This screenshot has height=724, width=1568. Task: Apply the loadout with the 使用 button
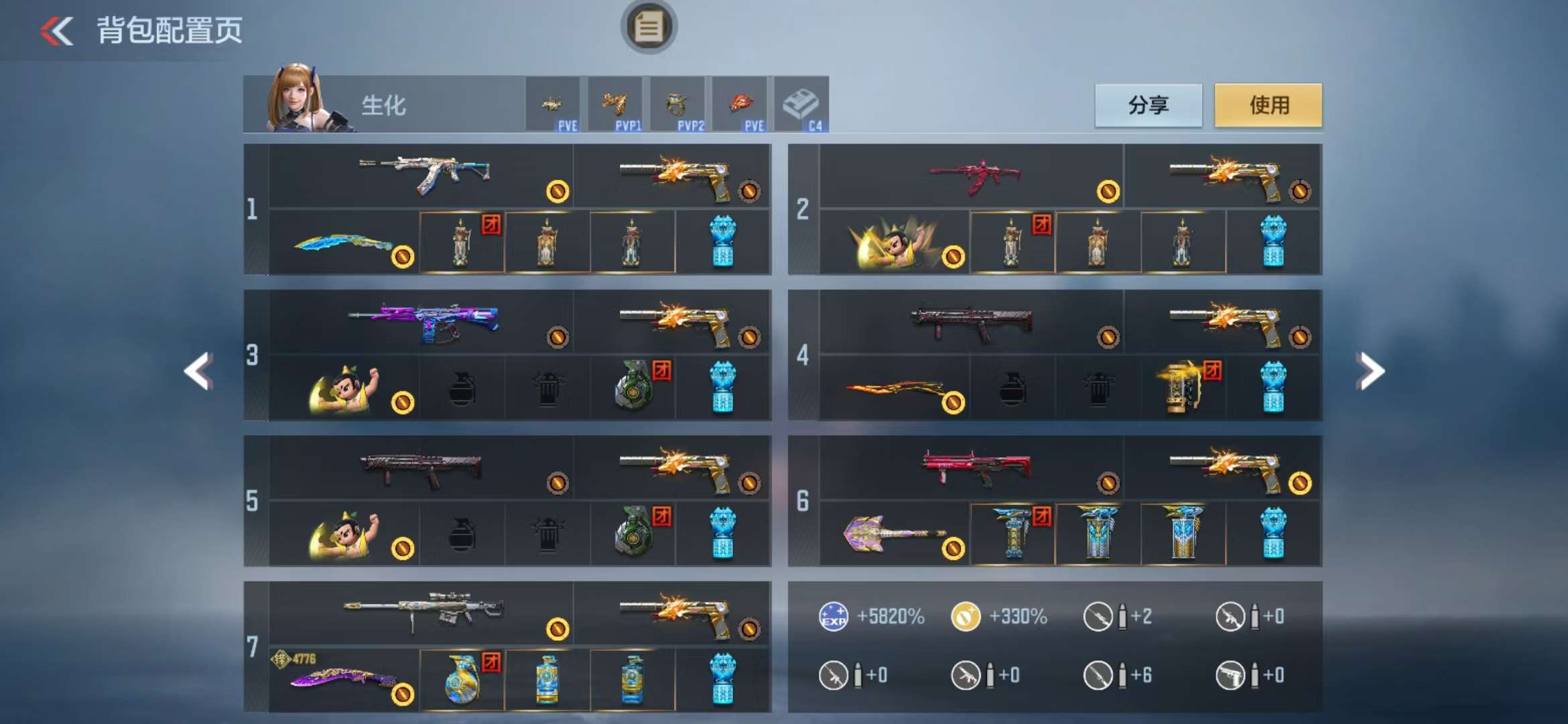coord(1268,105)
